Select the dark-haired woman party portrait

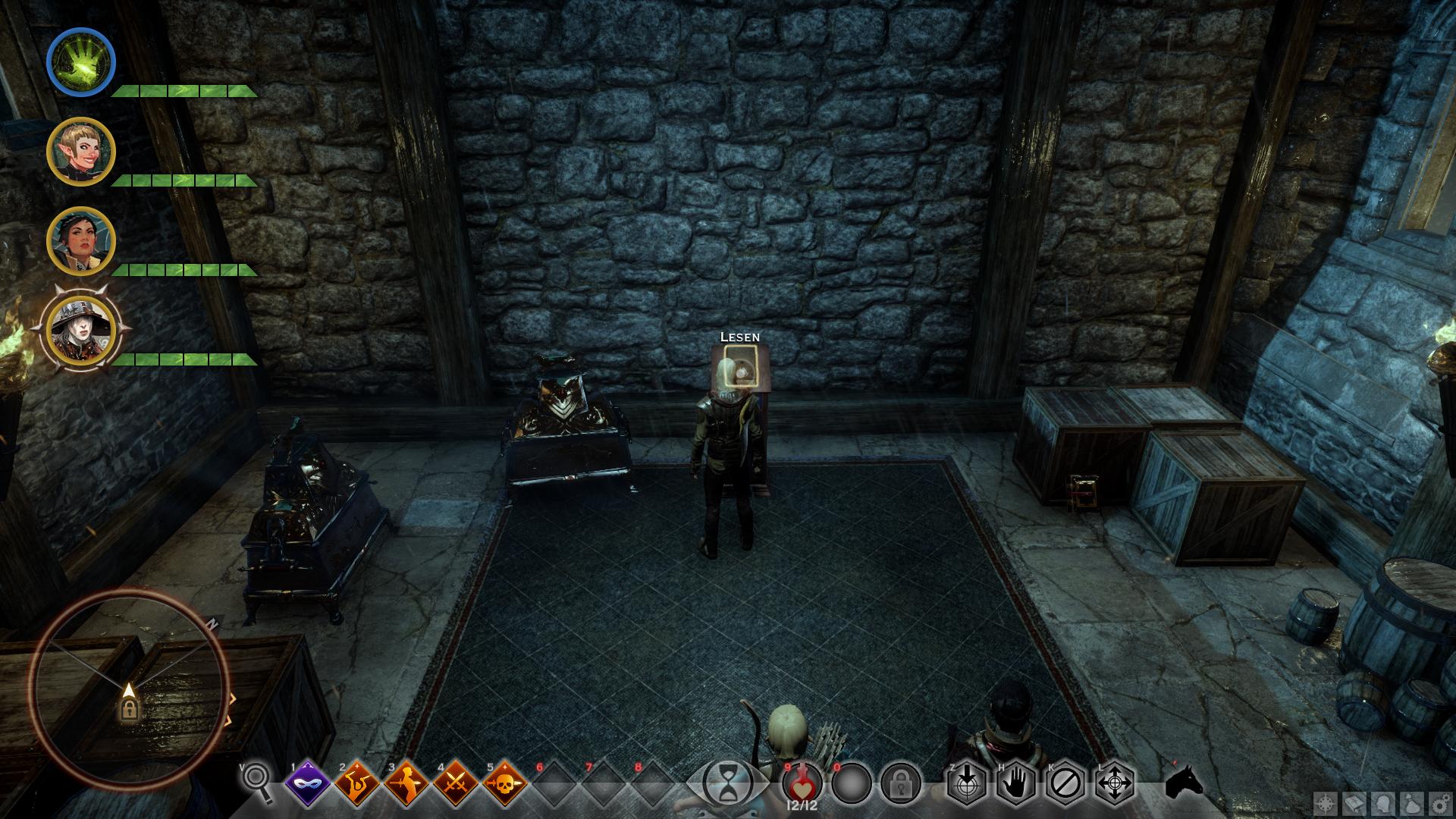tap(81, 241)
